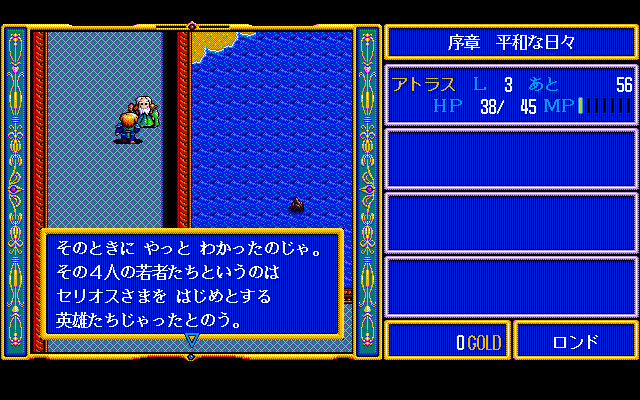Click the dialogue continue arrow below the text box
640x400 pixels.
pyautogui.click(x=191, y=340)
